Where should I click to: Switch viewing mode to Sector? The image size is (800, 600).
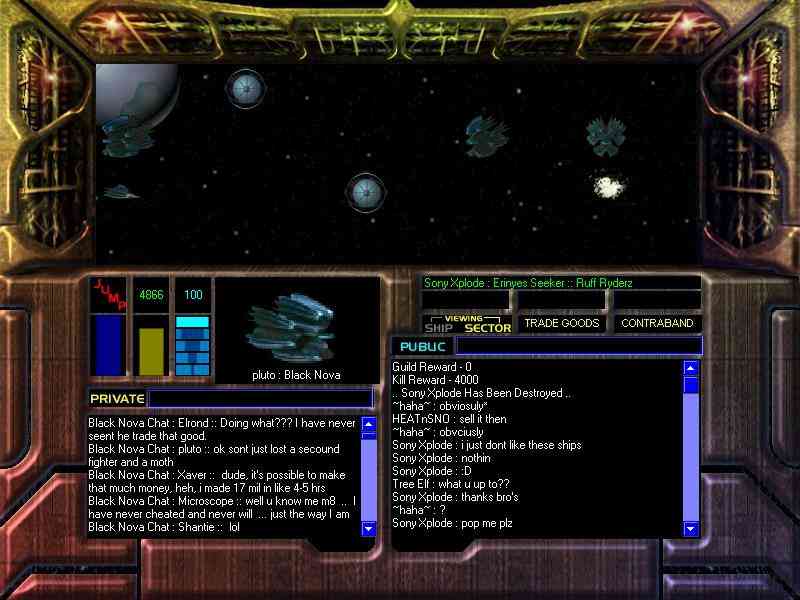[x=488, y=327]
